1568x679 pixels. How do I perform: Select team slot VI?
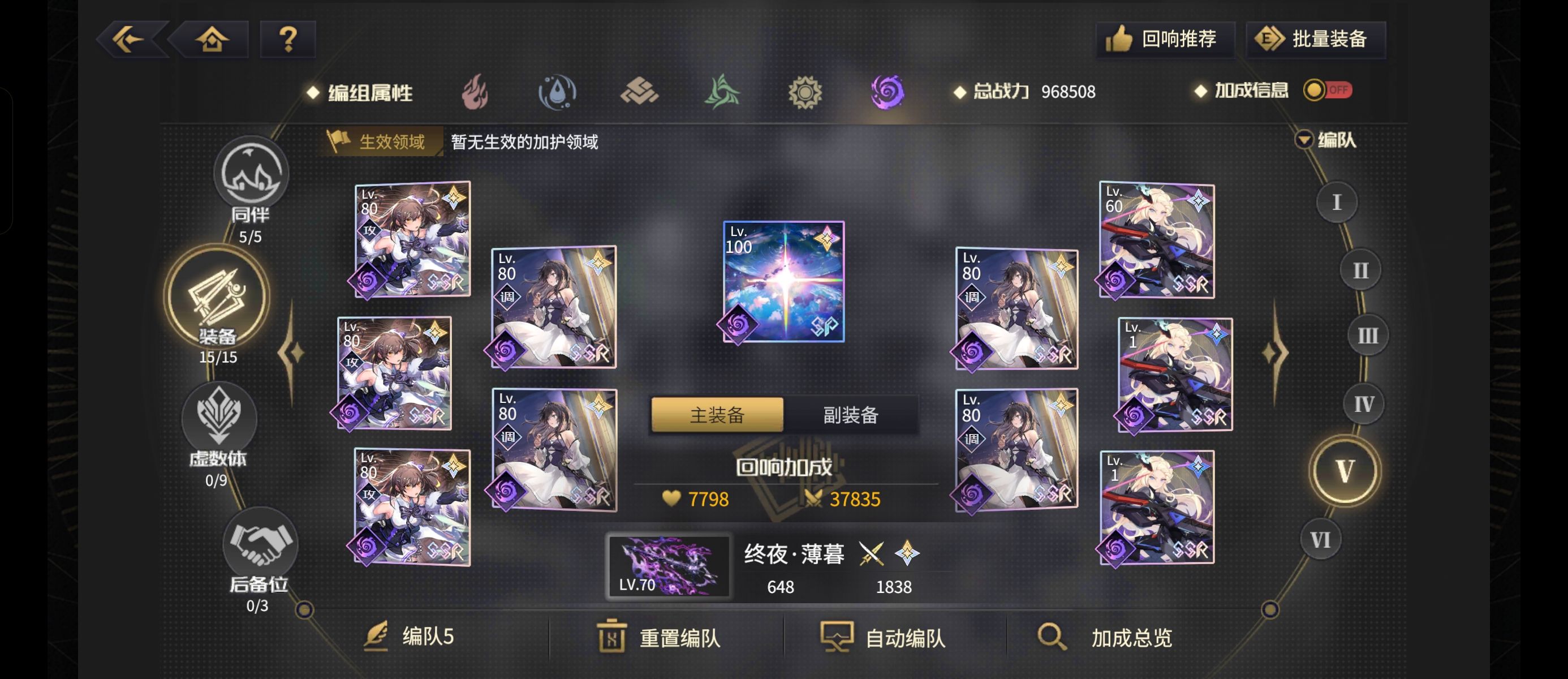[1321, 539]
